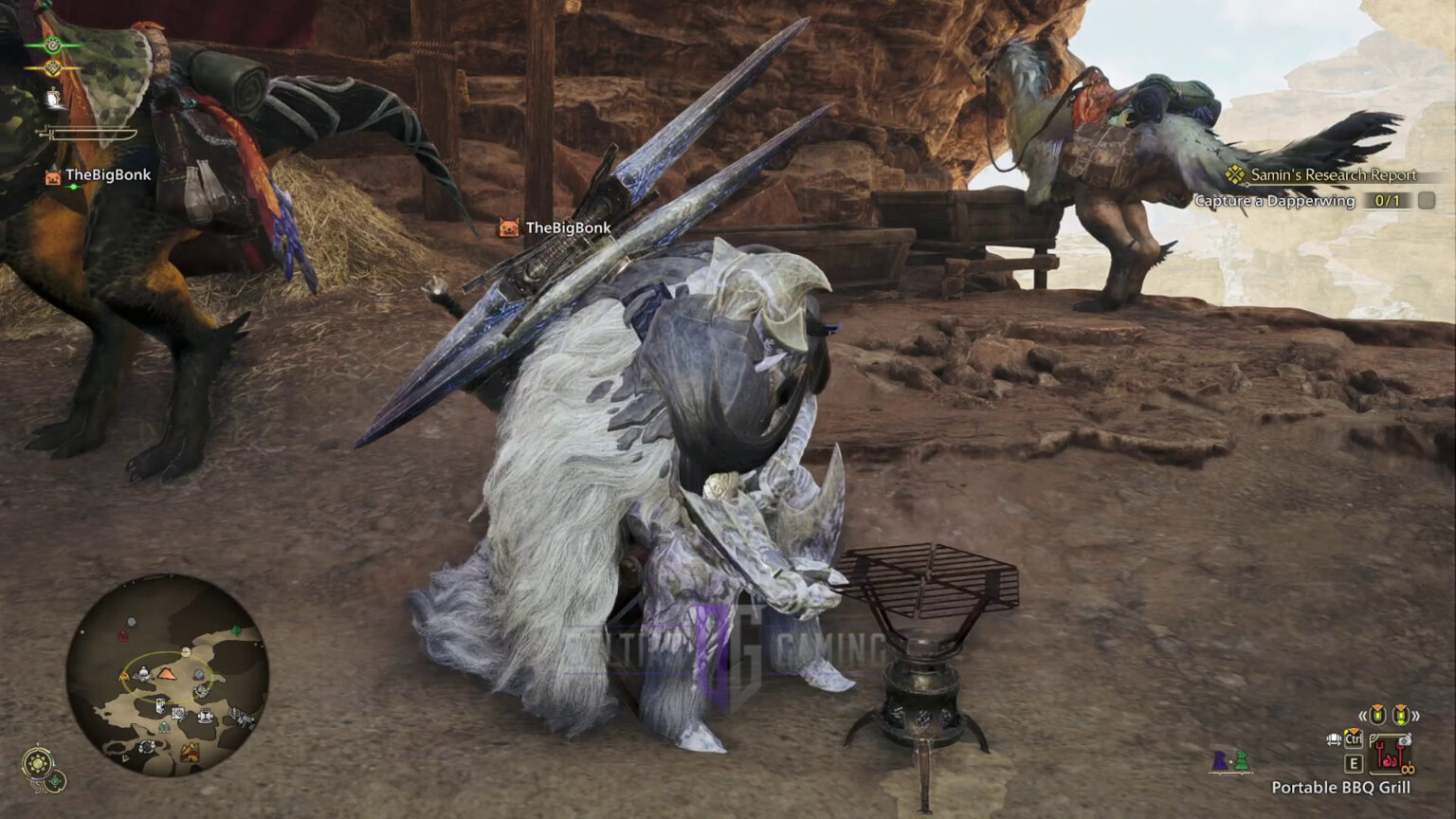Select the green health buff icon top-left
1456x819 pixels.
click(x=51, y=45)
